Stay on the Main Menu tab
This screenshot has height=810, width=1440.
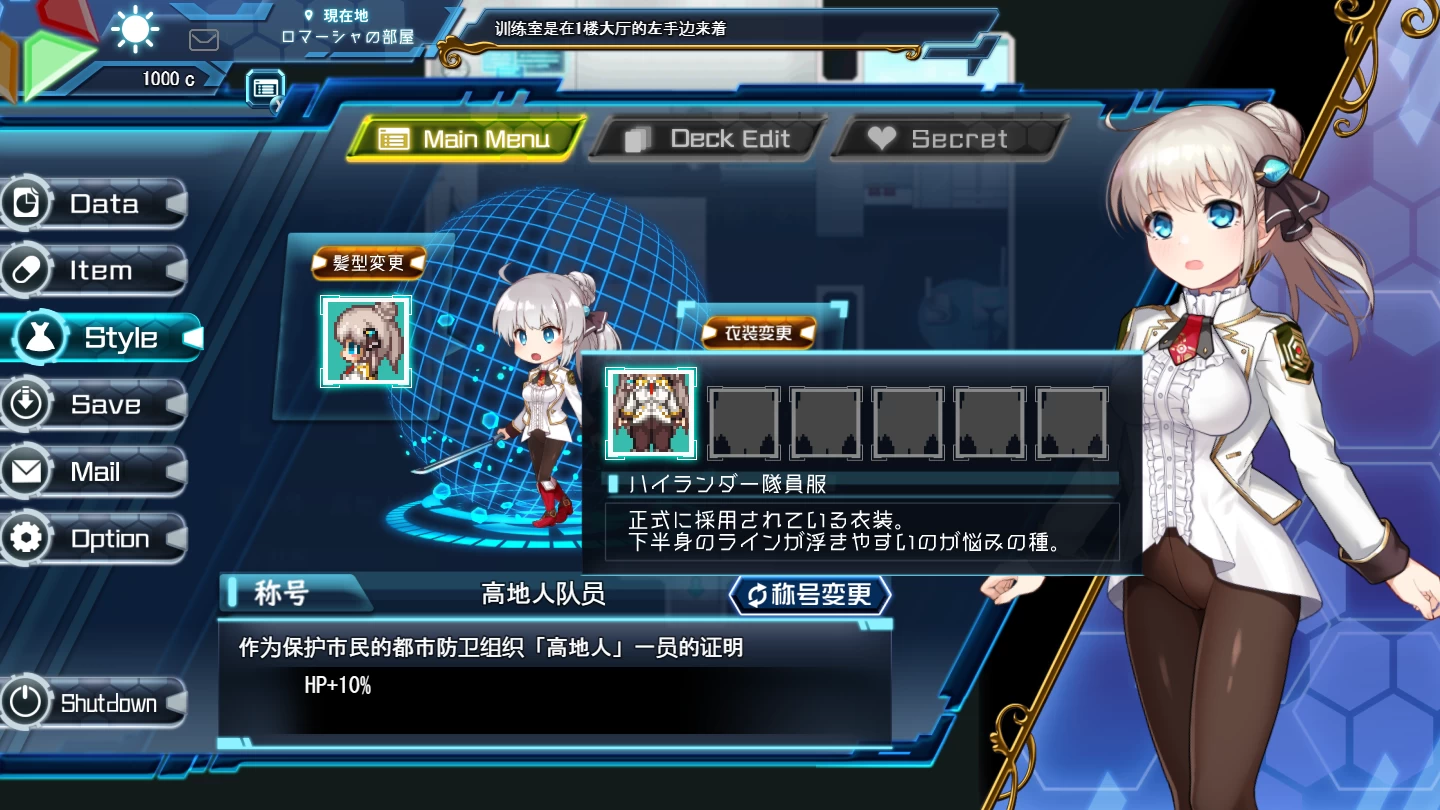[x=466, y=138]
